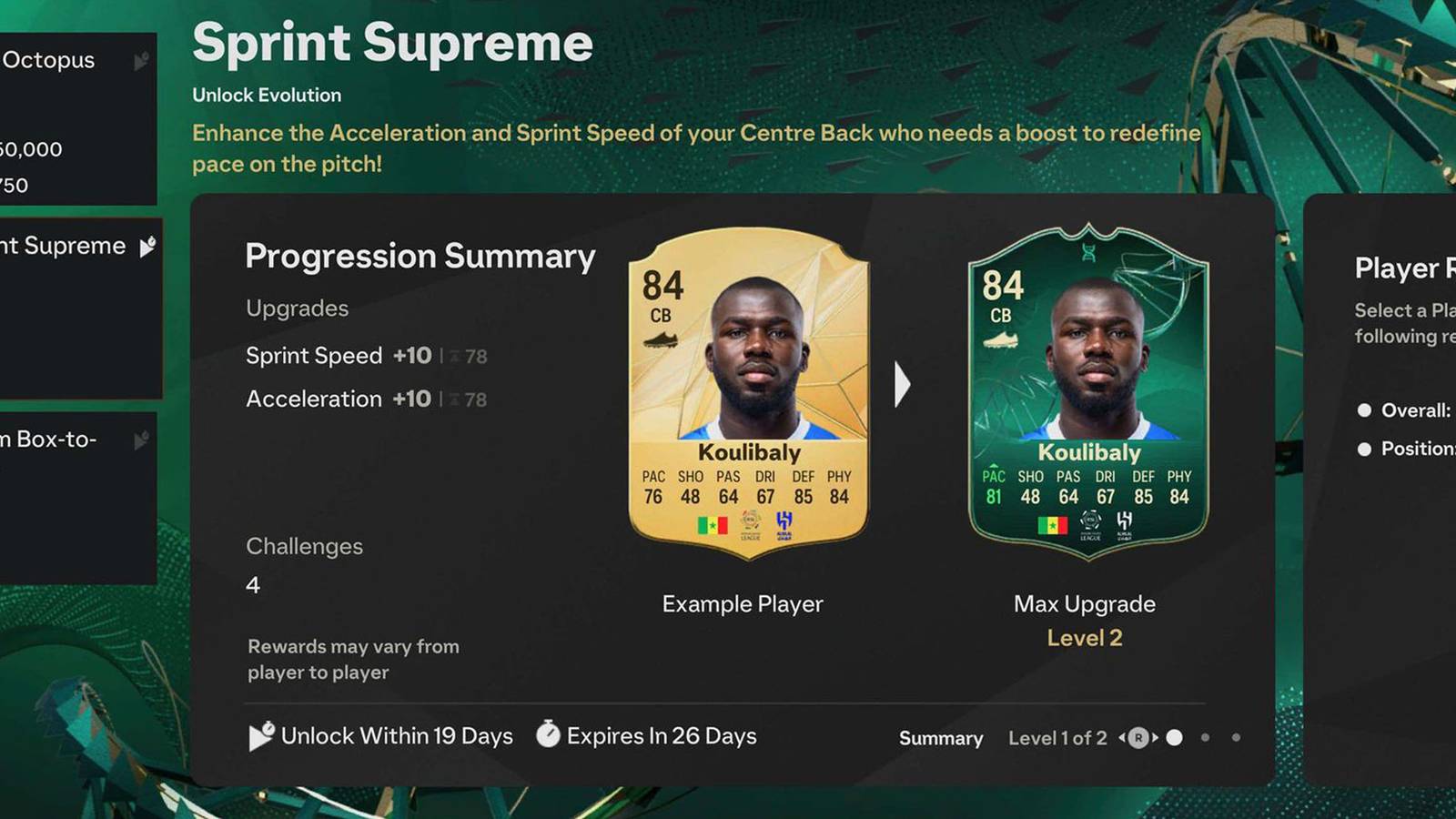Screen dimensions: 1456x819
Task: Click the left arrow beside the R button indicator
Action: [1121, 738]
